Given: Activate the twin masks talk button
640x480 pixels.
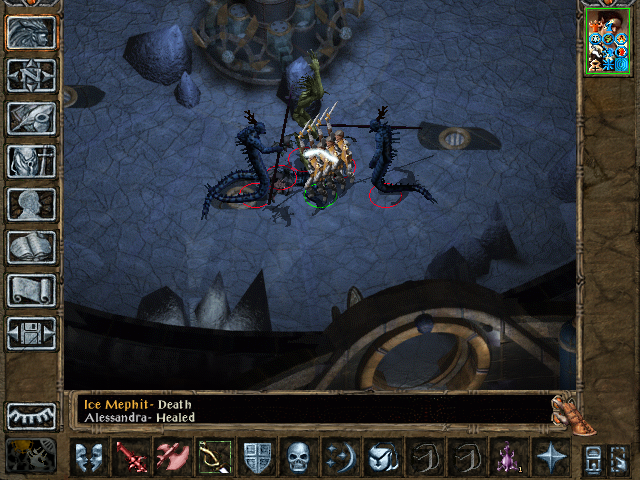Looking at the screenshot, I should pyautogui.click(x=89, y=456).
